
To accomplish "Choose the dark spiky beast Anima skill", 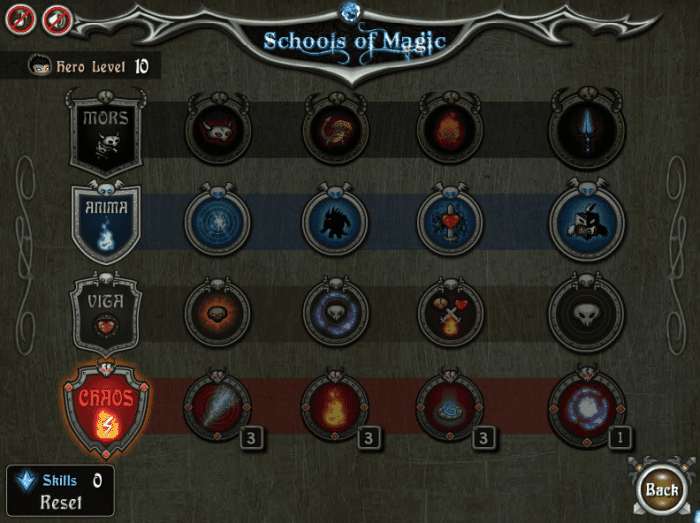I will tap(335, 221).
